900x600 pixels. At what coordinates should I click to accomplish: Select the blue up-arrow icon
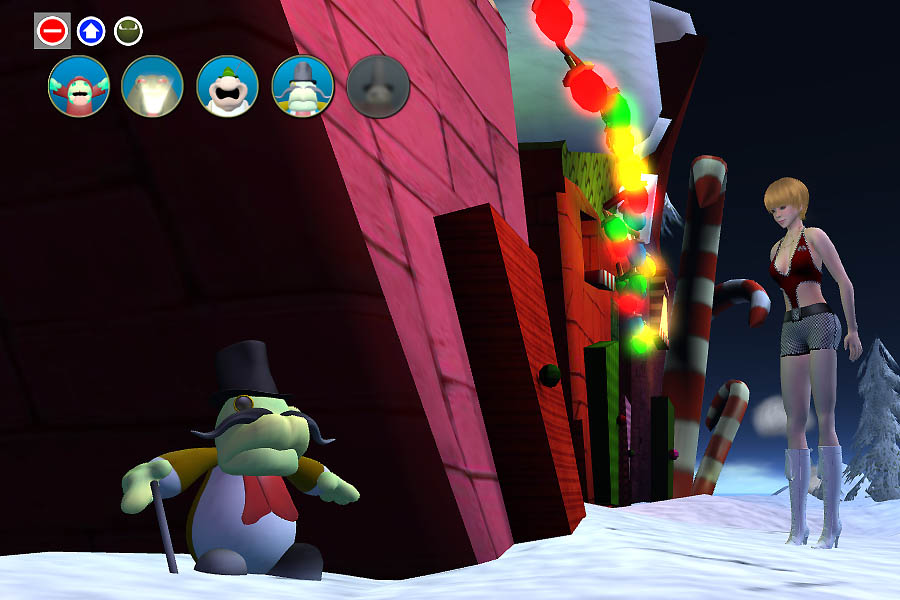[90, 31]
